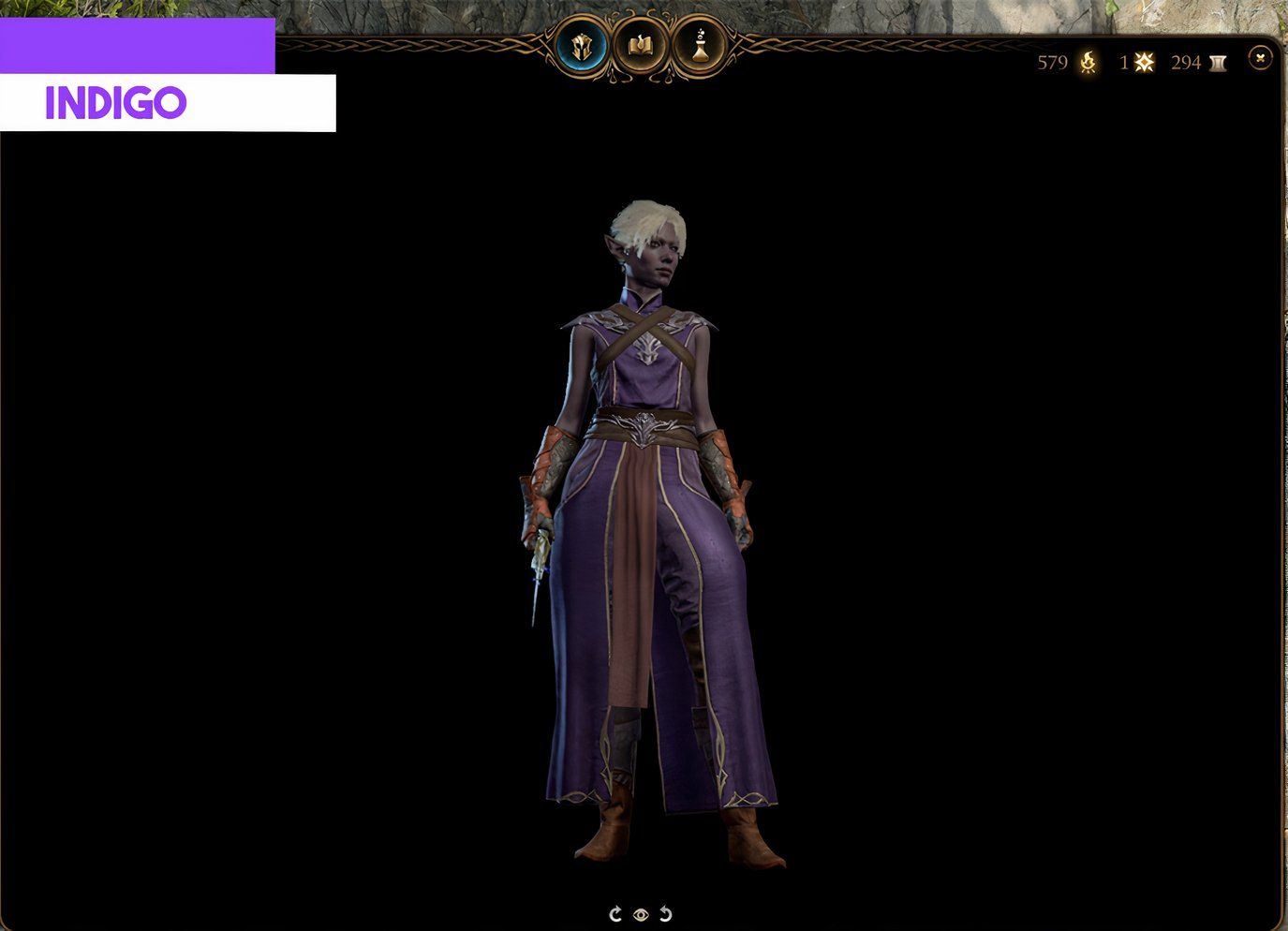1288x931 pixels.
Task: Open the Spellbook book icon
Action: tap(640, 45)
